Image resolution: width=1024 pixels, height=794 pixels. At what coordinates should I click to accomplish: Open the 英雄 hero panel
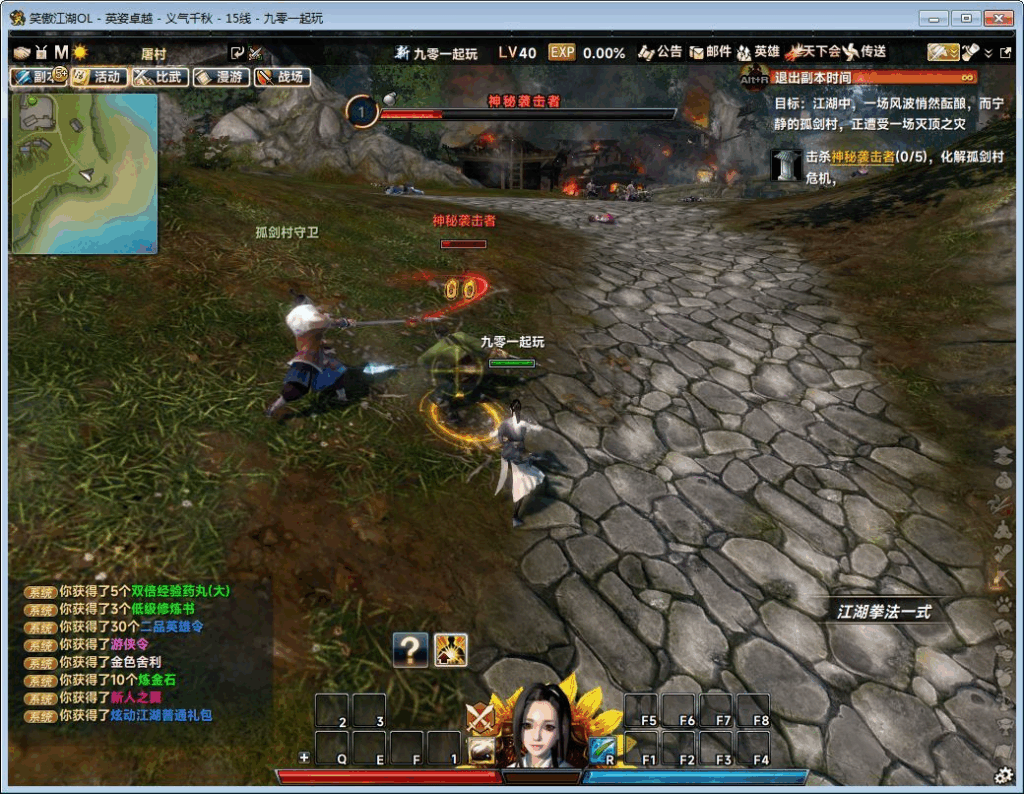[758, 52]
